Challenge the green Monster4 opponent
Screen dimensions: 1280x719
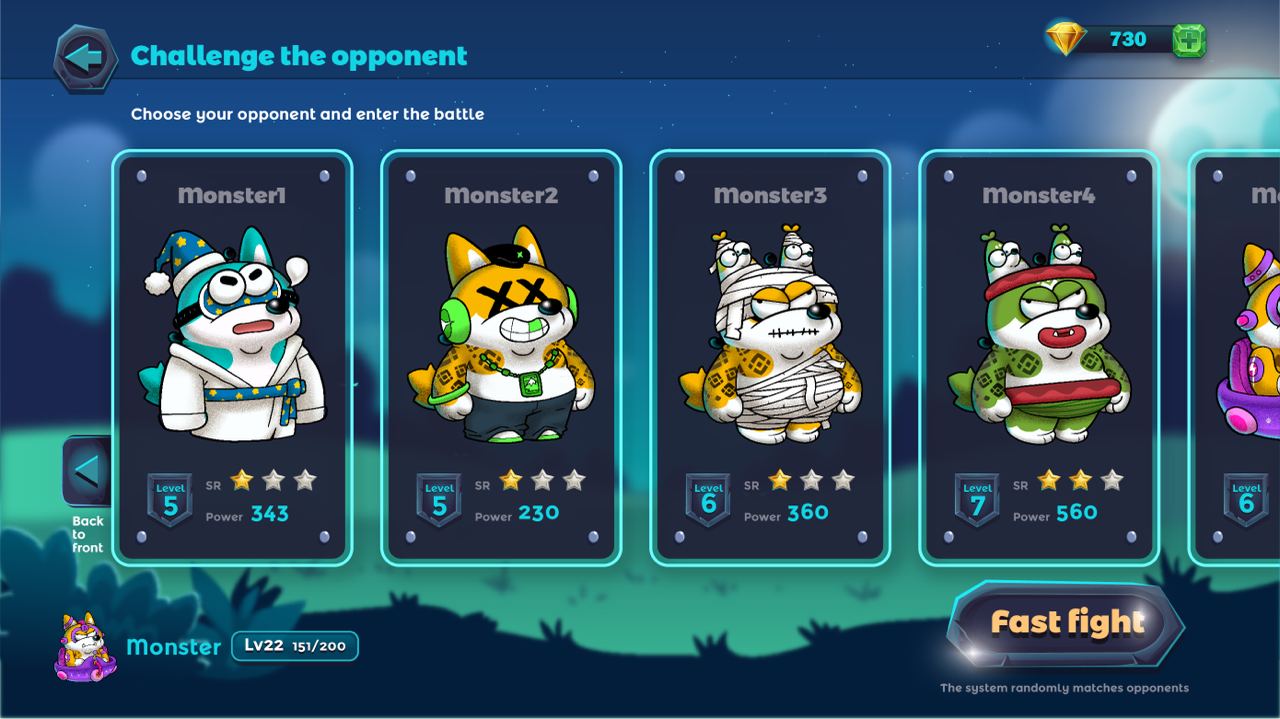1039,357
